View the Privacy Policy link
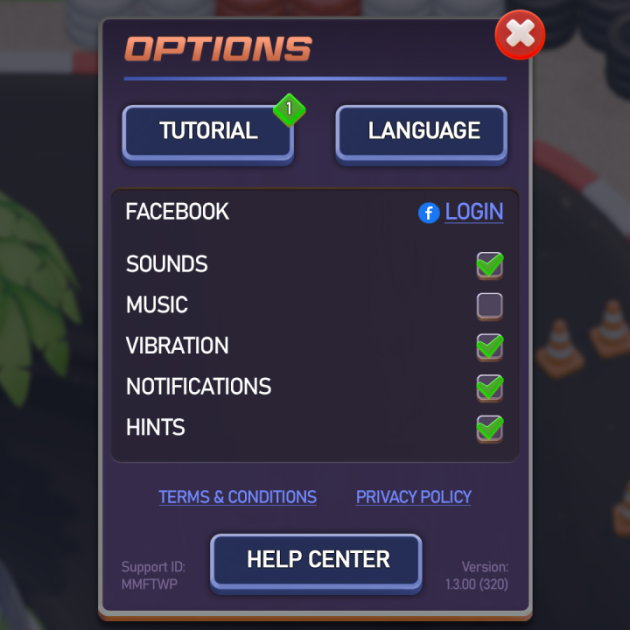 pos(413,497)
